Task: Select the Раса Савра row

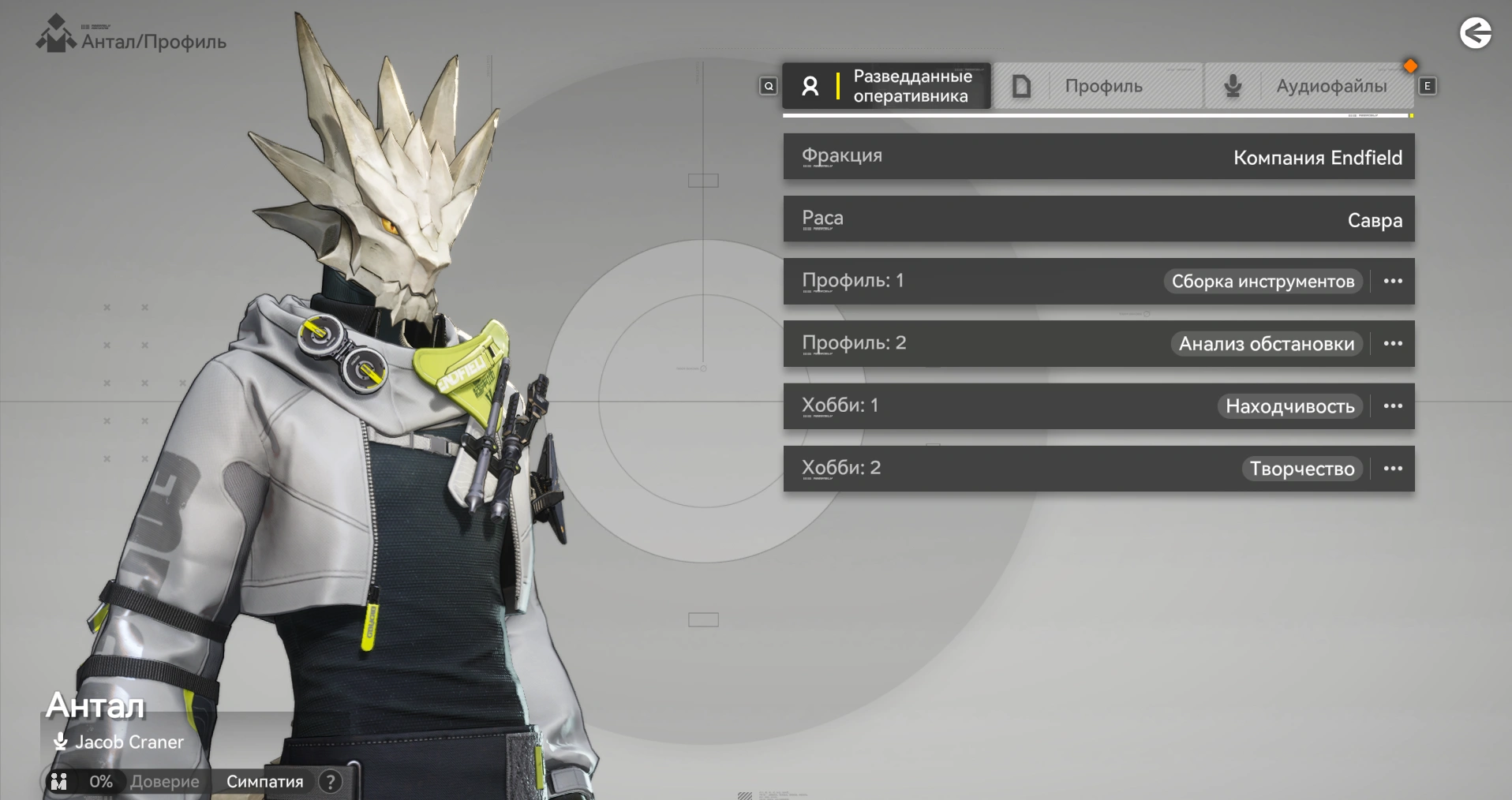Action: point(1098,219)
